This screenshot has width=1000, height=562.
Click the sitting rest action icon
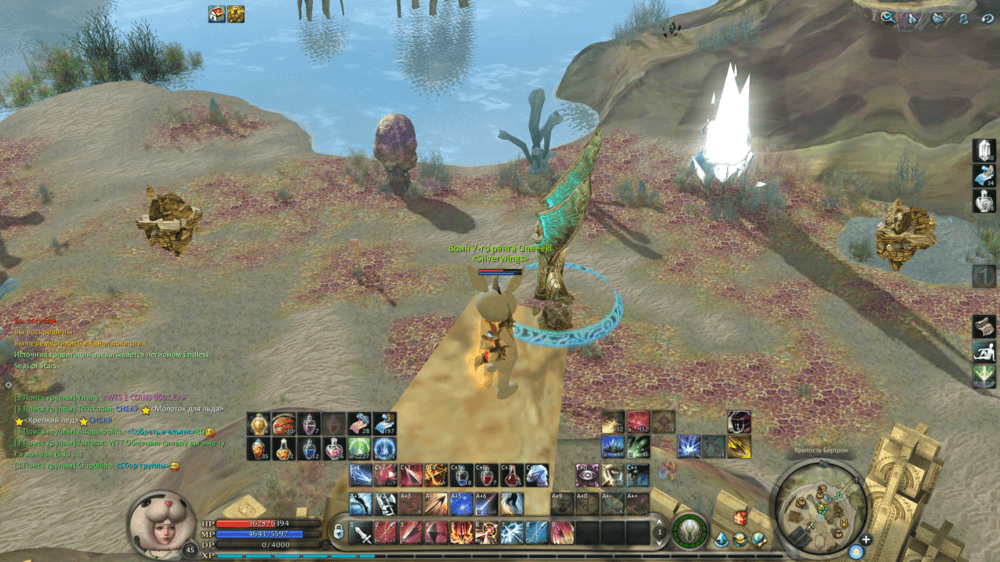tap(984, 351)
